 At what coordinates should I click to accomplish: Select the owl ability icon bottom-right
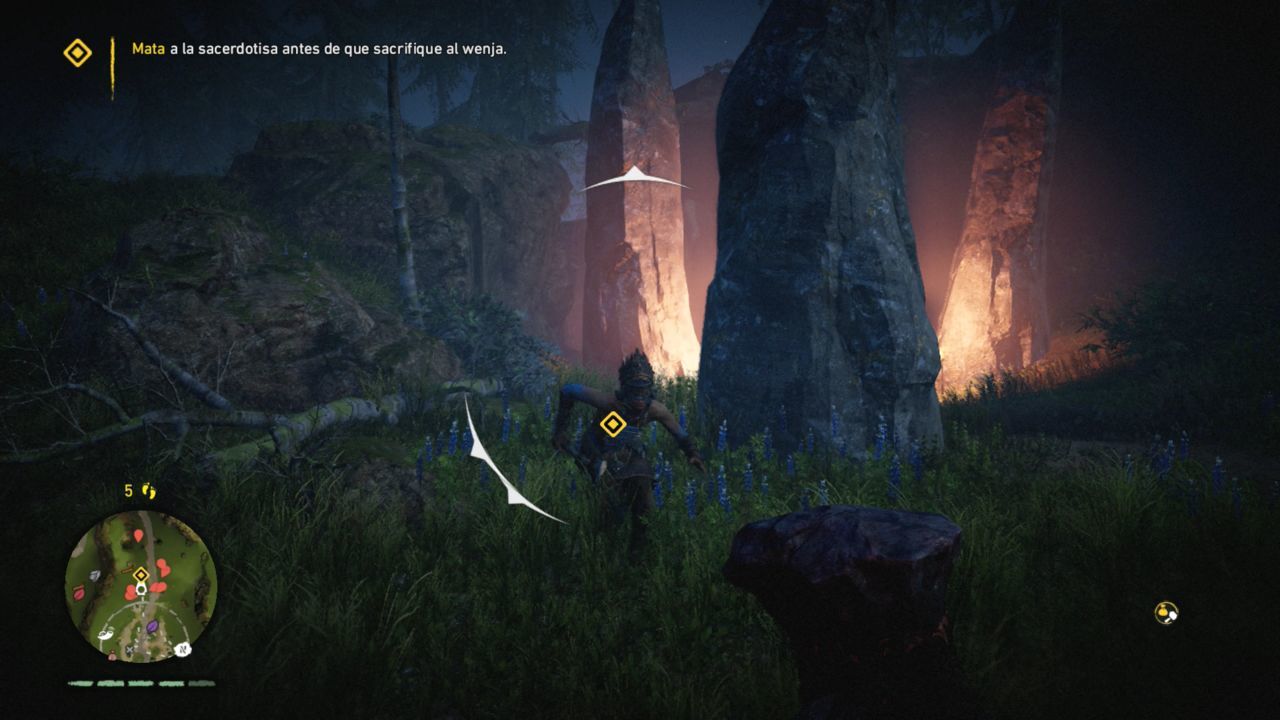tap(1164, 611)
